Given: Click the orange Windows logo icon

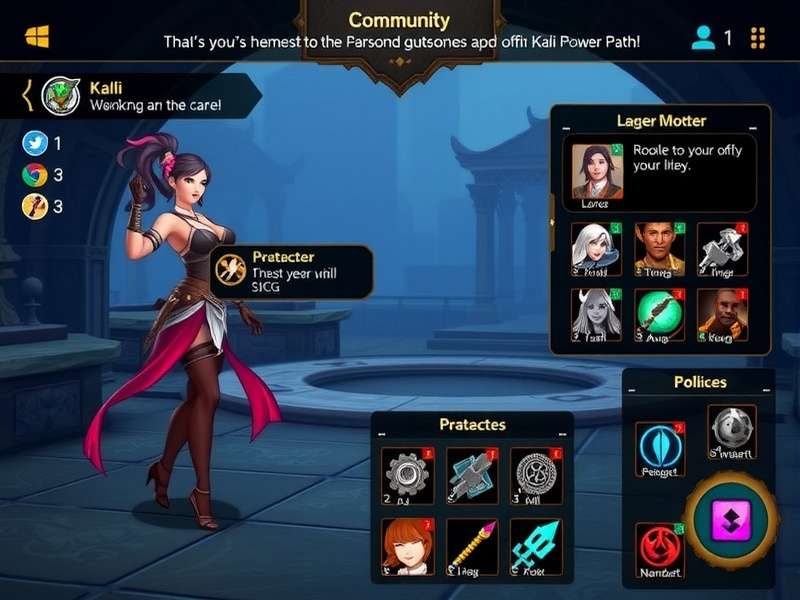Looking at the screenshot, I should pos(37,37).
